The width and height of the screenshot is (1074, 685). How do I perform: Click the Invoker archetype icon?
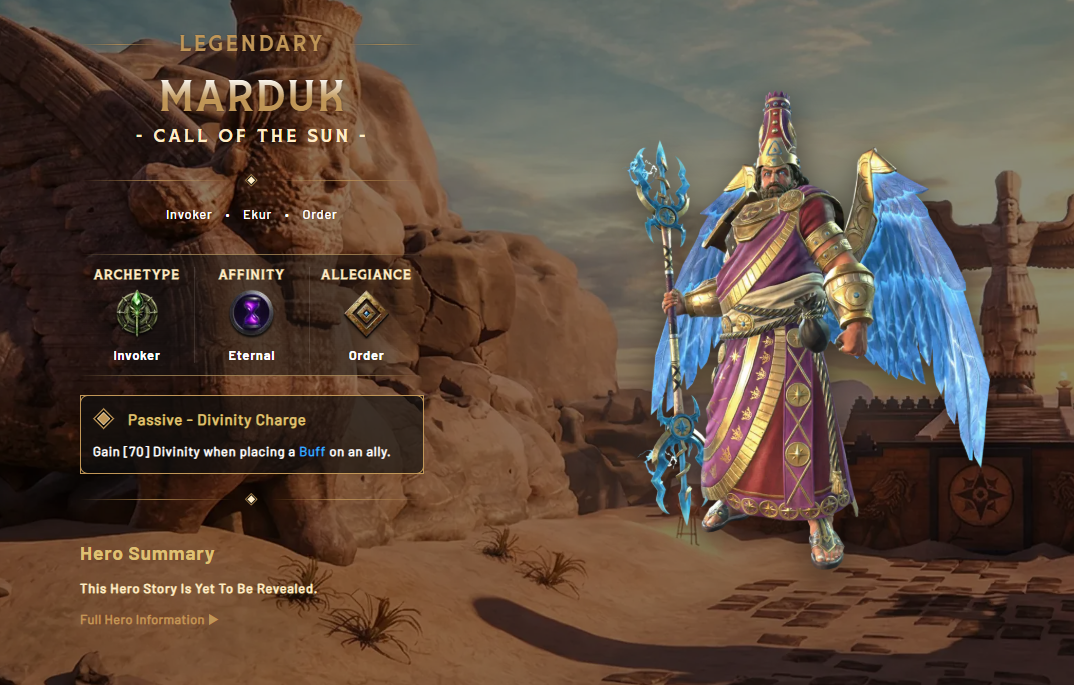click(x=137, y=314)
